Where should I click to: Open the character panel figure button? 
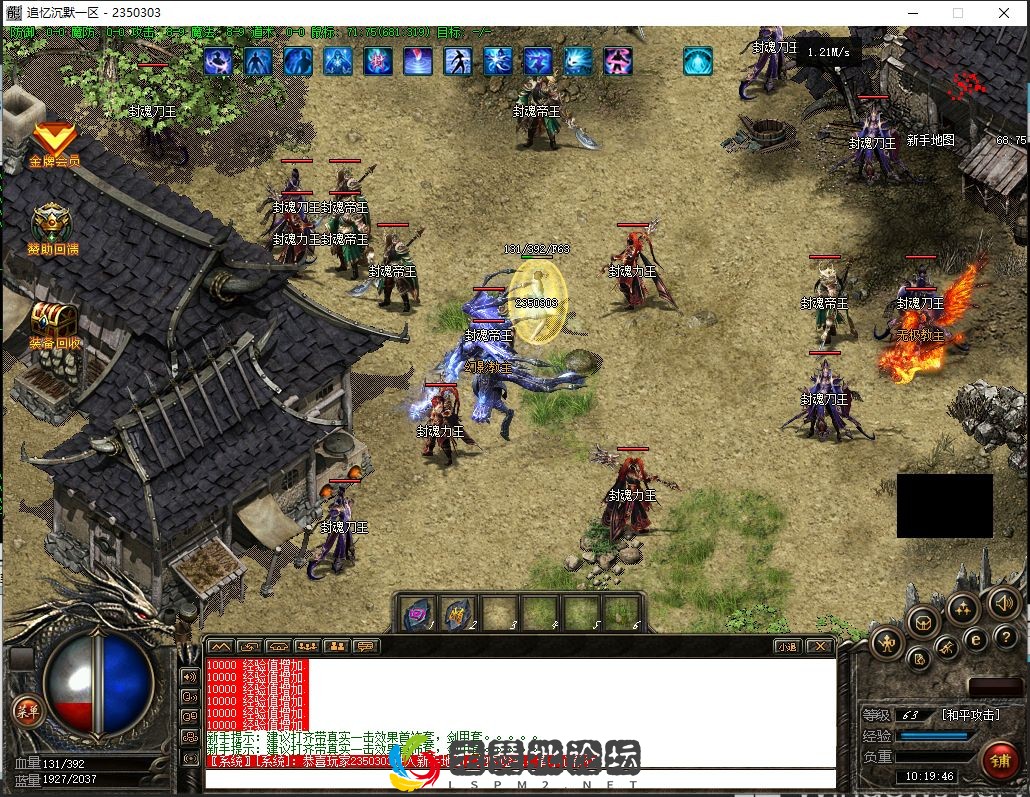pos(887,642)
